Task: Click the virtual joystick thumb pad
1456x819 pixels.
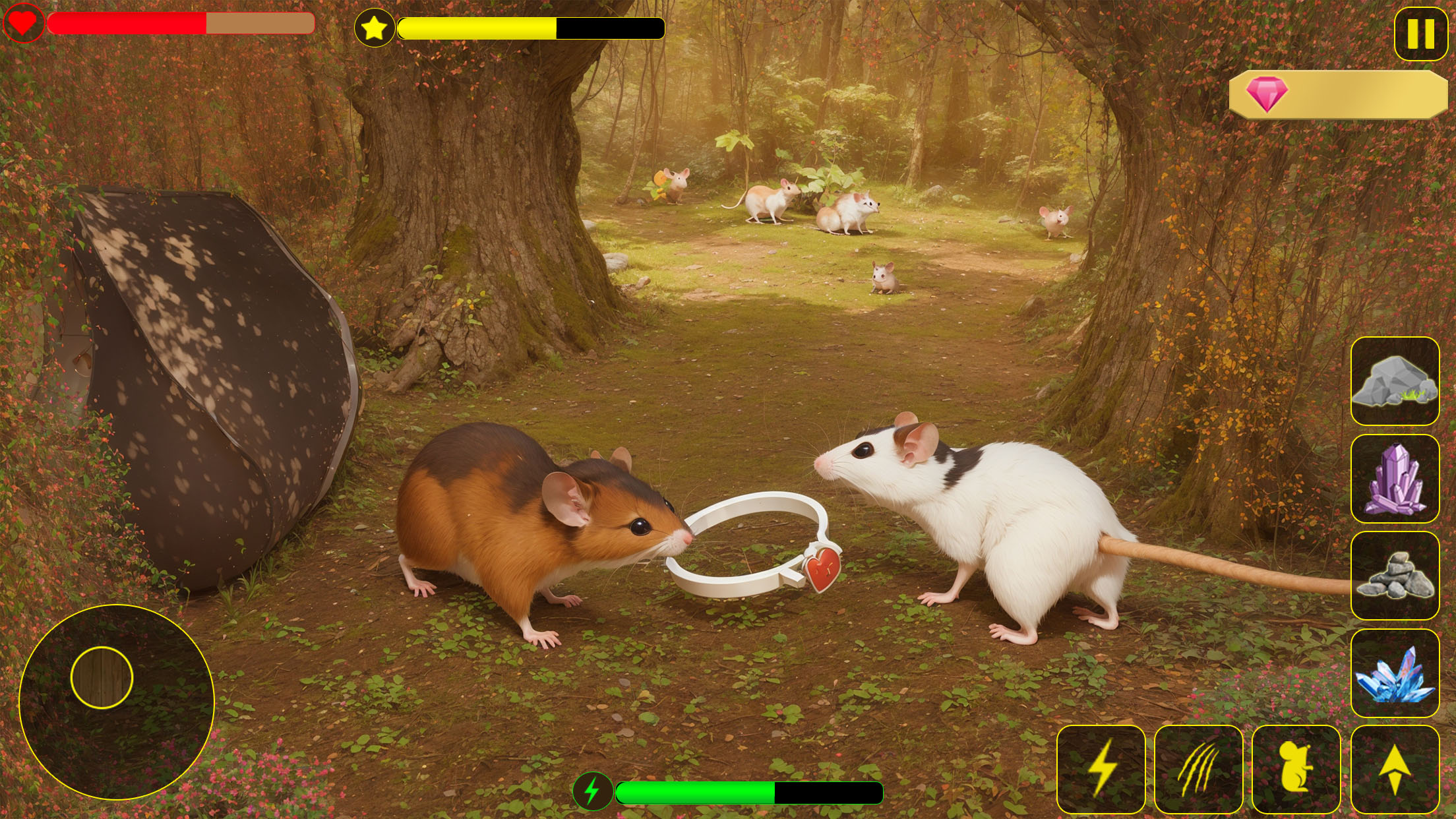Action: [x=102, y=677]
